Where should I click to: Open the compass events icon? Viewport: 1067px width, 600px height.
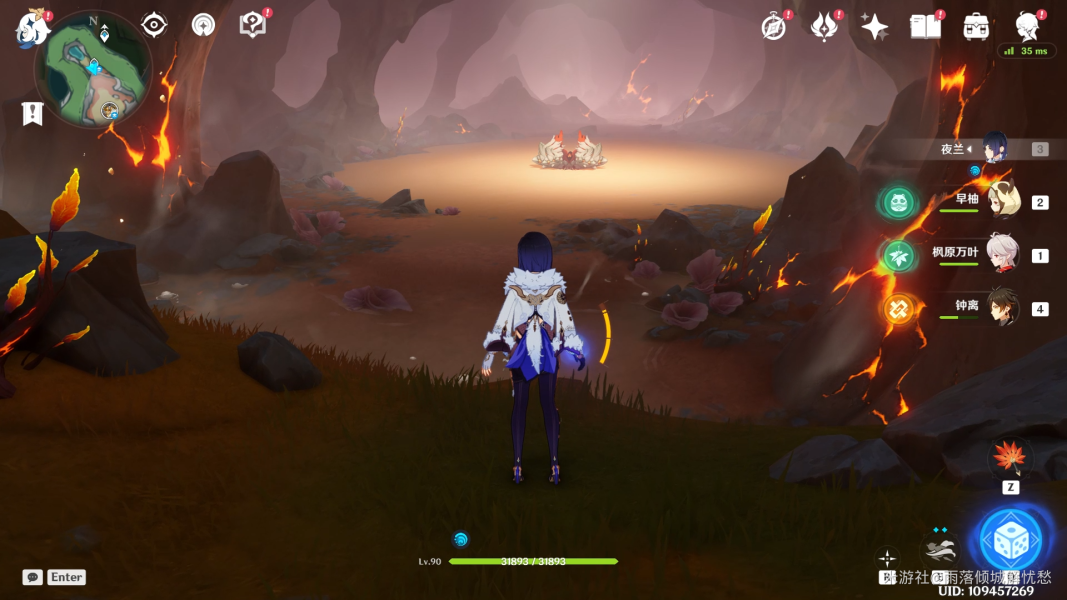click(x=773, y=27)
